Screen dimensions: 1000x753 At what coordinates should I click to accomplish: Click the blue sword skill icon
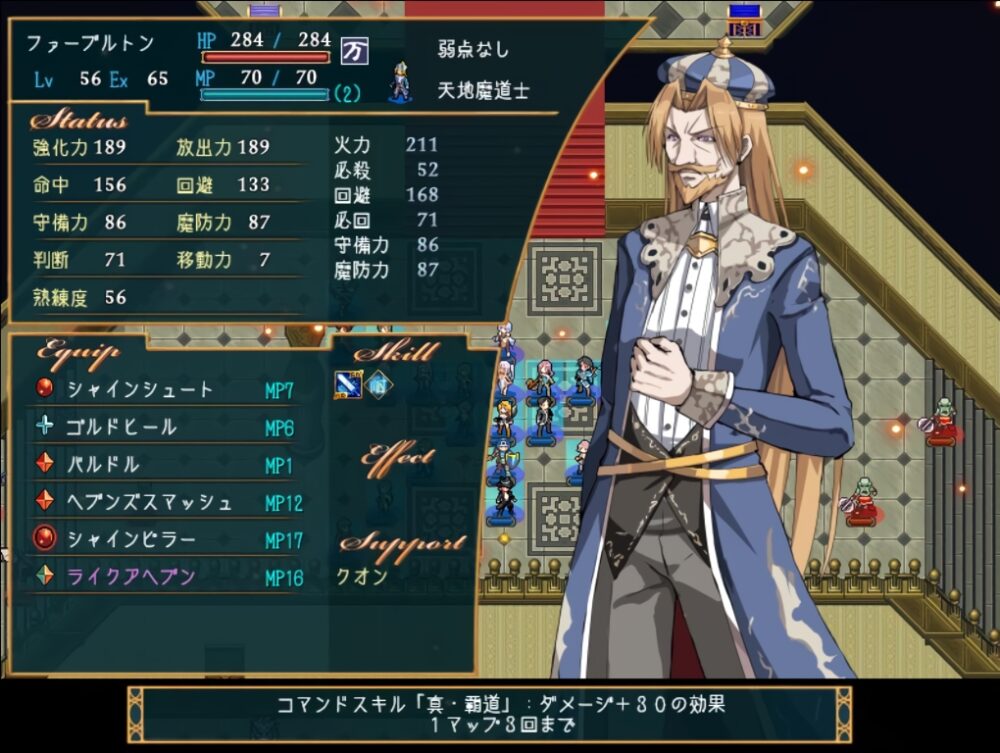pyautogui.click(x=348, y=384)
